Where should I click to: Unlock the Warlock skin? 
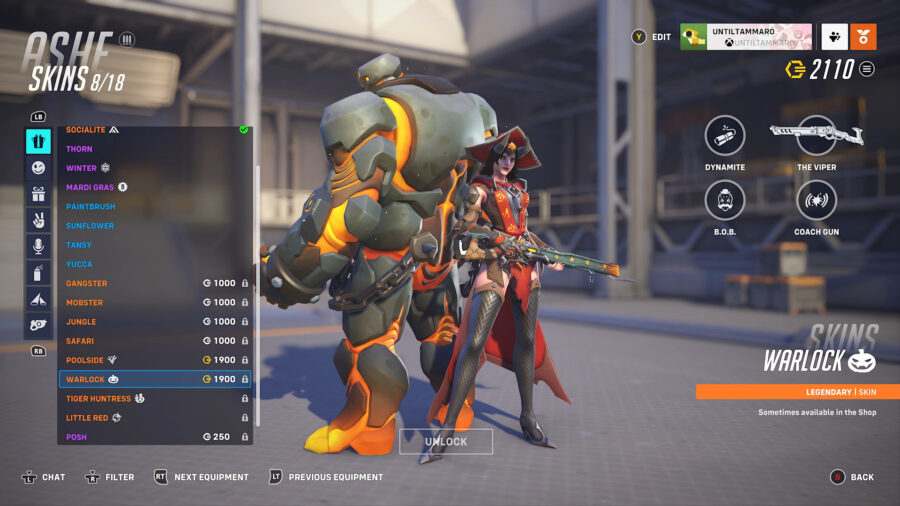(445, 442)
